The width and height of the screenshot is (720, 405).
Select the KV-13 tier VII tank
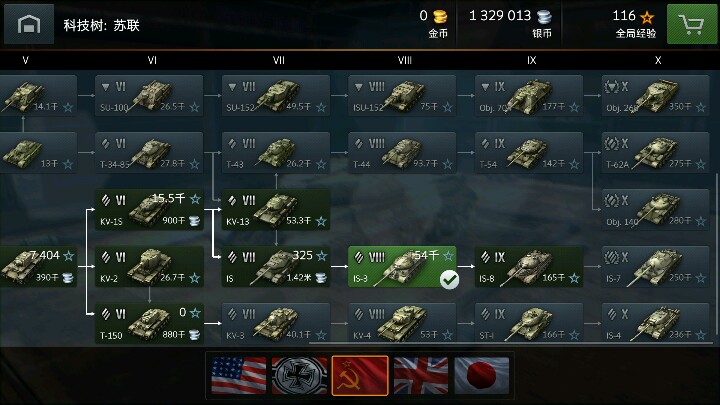[275, 210]
